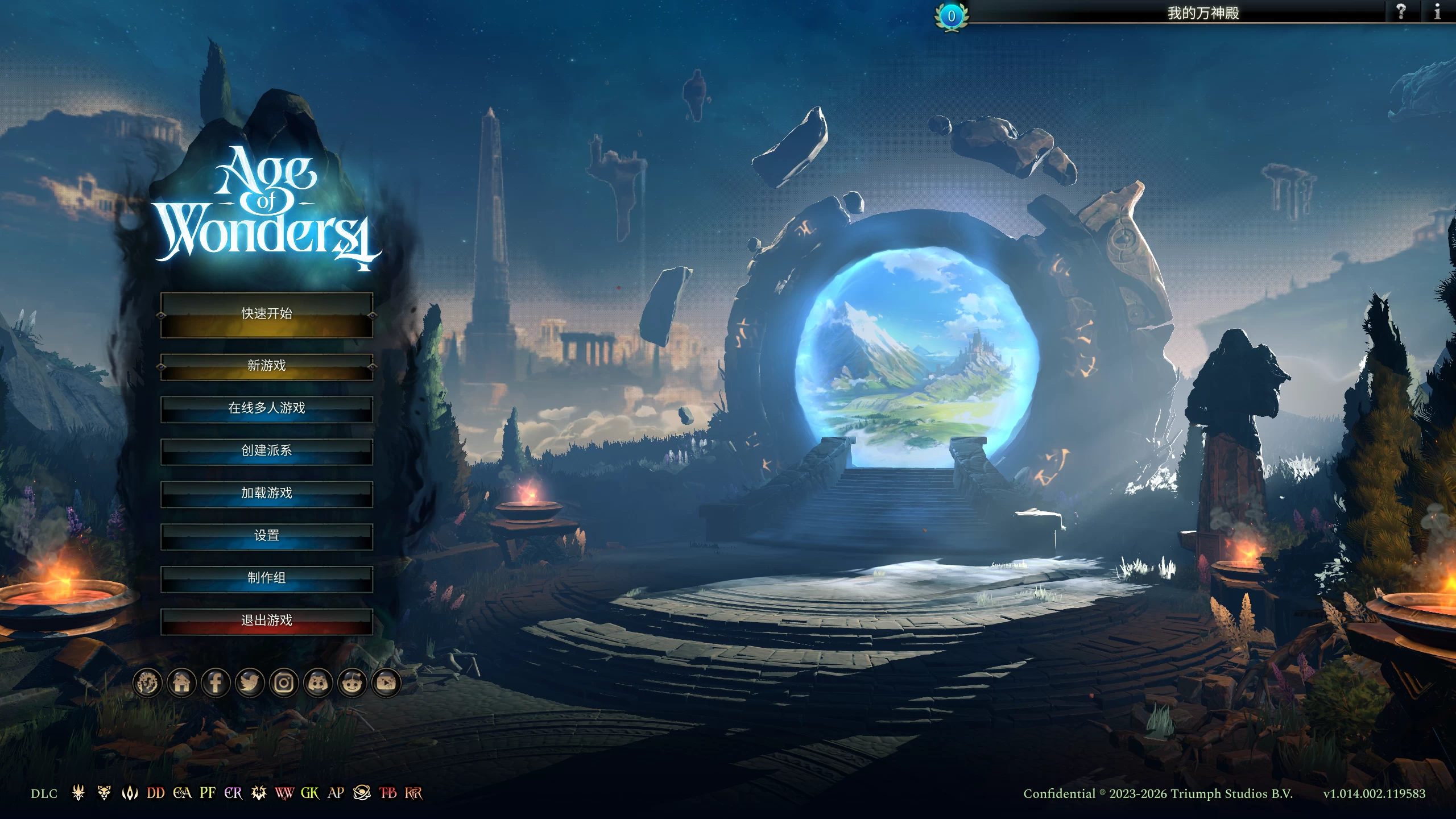
Task: Select the DD (Dragon Dawn) DLC icon
Action: tap(155, 793)
